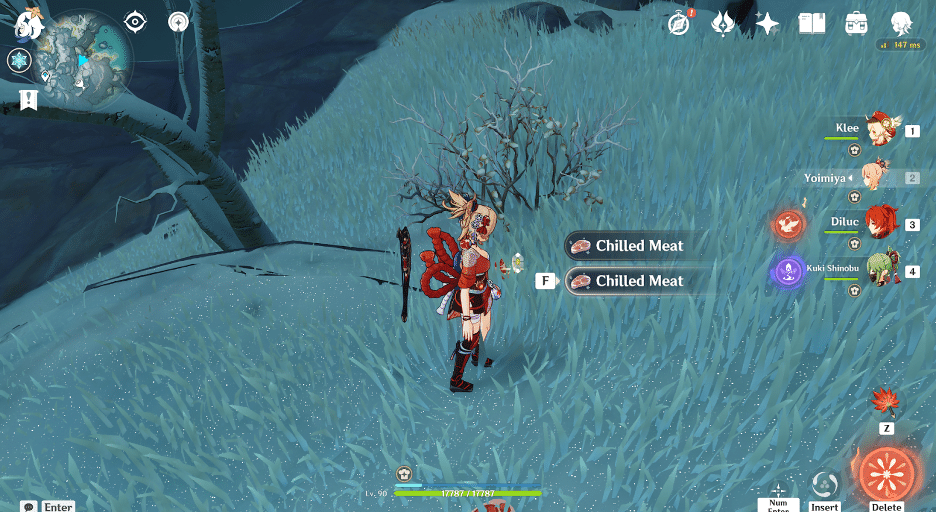Open the open-book handbook icon
This screenshot has height=512, width=936.
click(811, 24)
